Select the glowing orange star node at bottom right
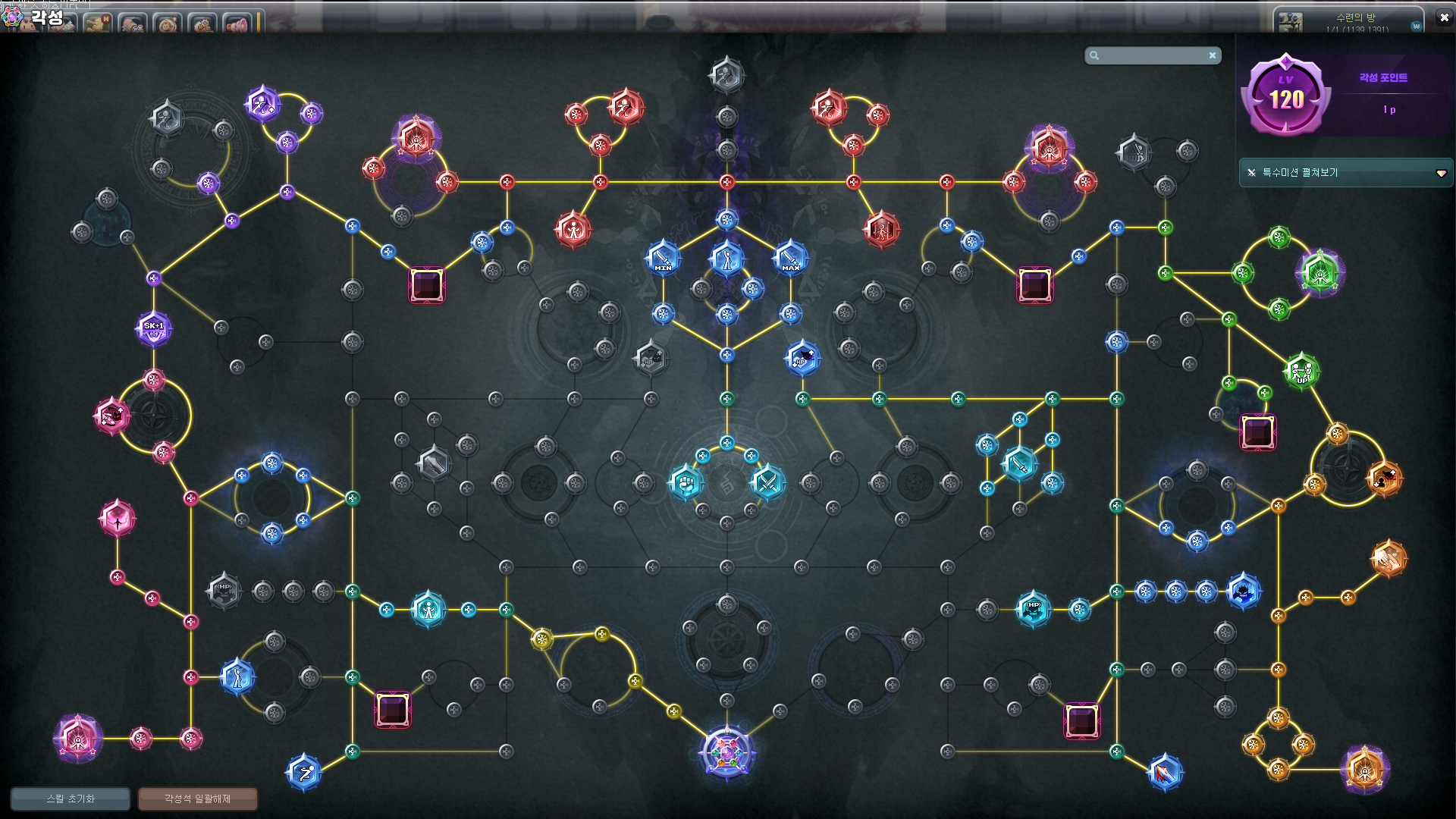This screenshot has width=1456, height=819. click(x=1364, y=769)
